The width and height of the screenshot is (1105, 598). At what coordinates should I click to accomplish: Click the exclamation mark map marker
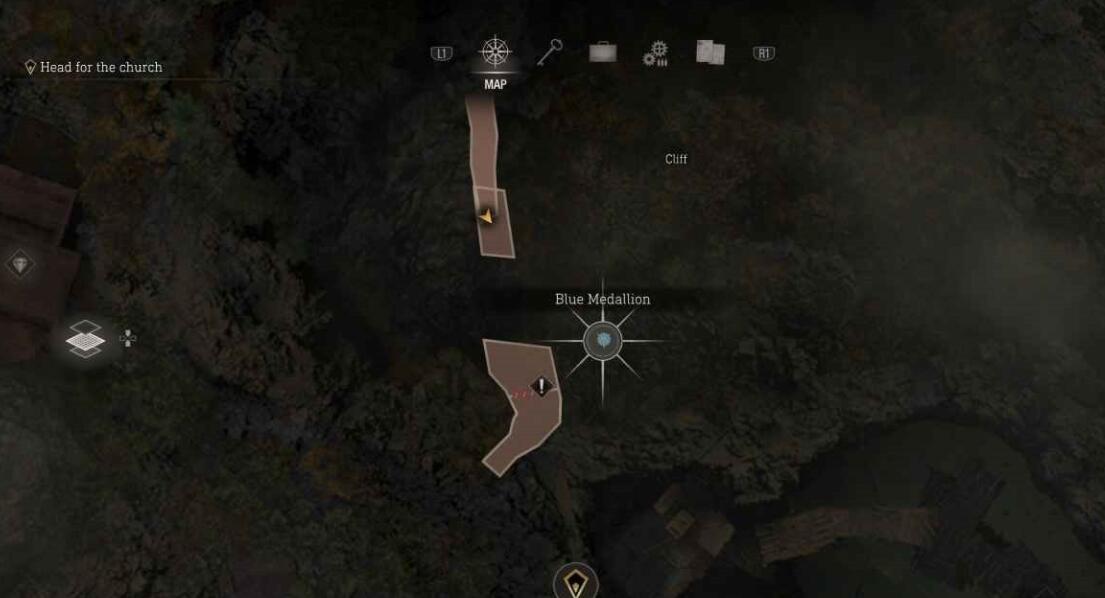click(x=542, y=385)
